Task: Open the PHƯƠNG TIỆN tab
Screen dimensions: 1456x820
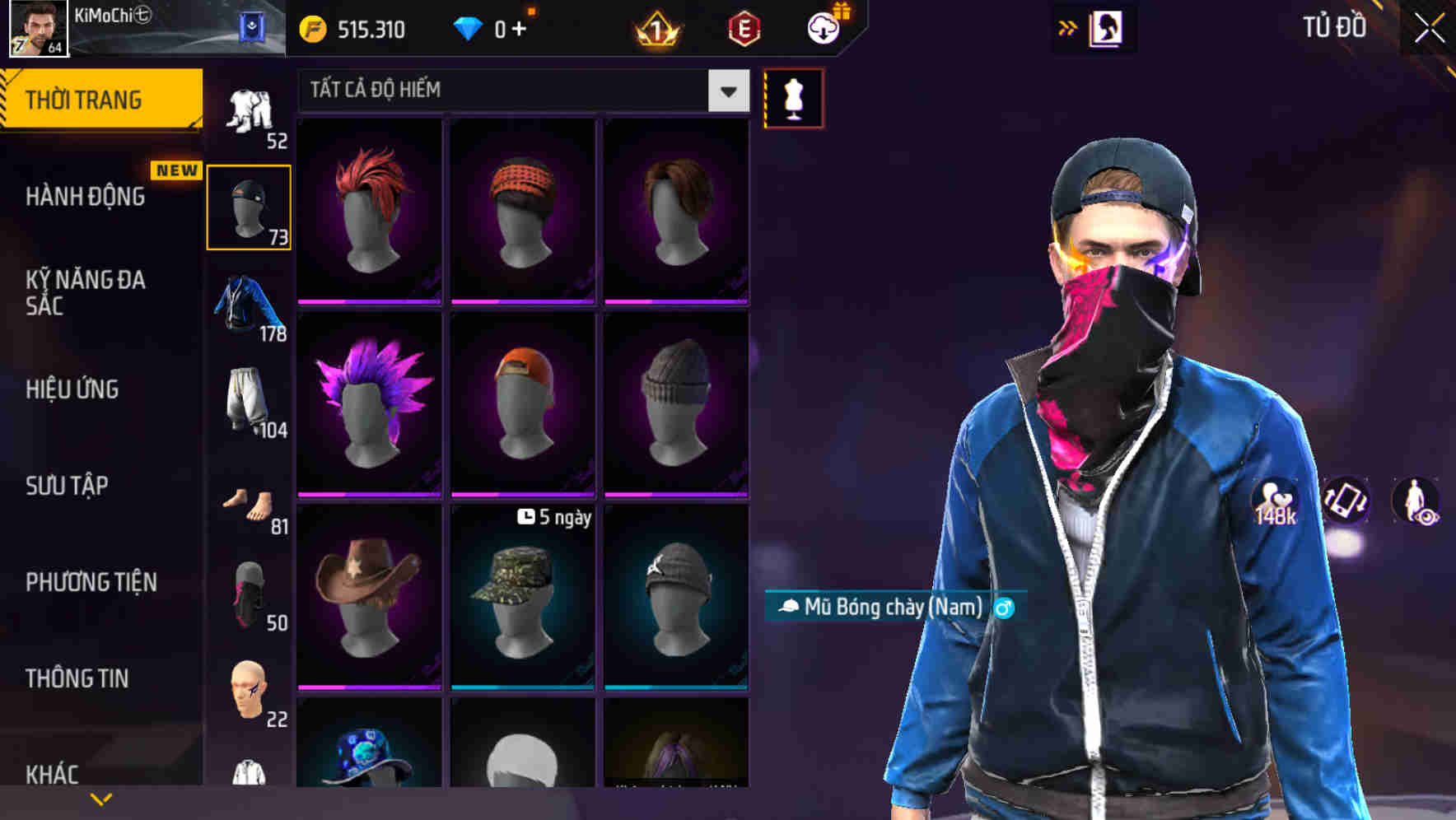Action: tap(89, 581)
